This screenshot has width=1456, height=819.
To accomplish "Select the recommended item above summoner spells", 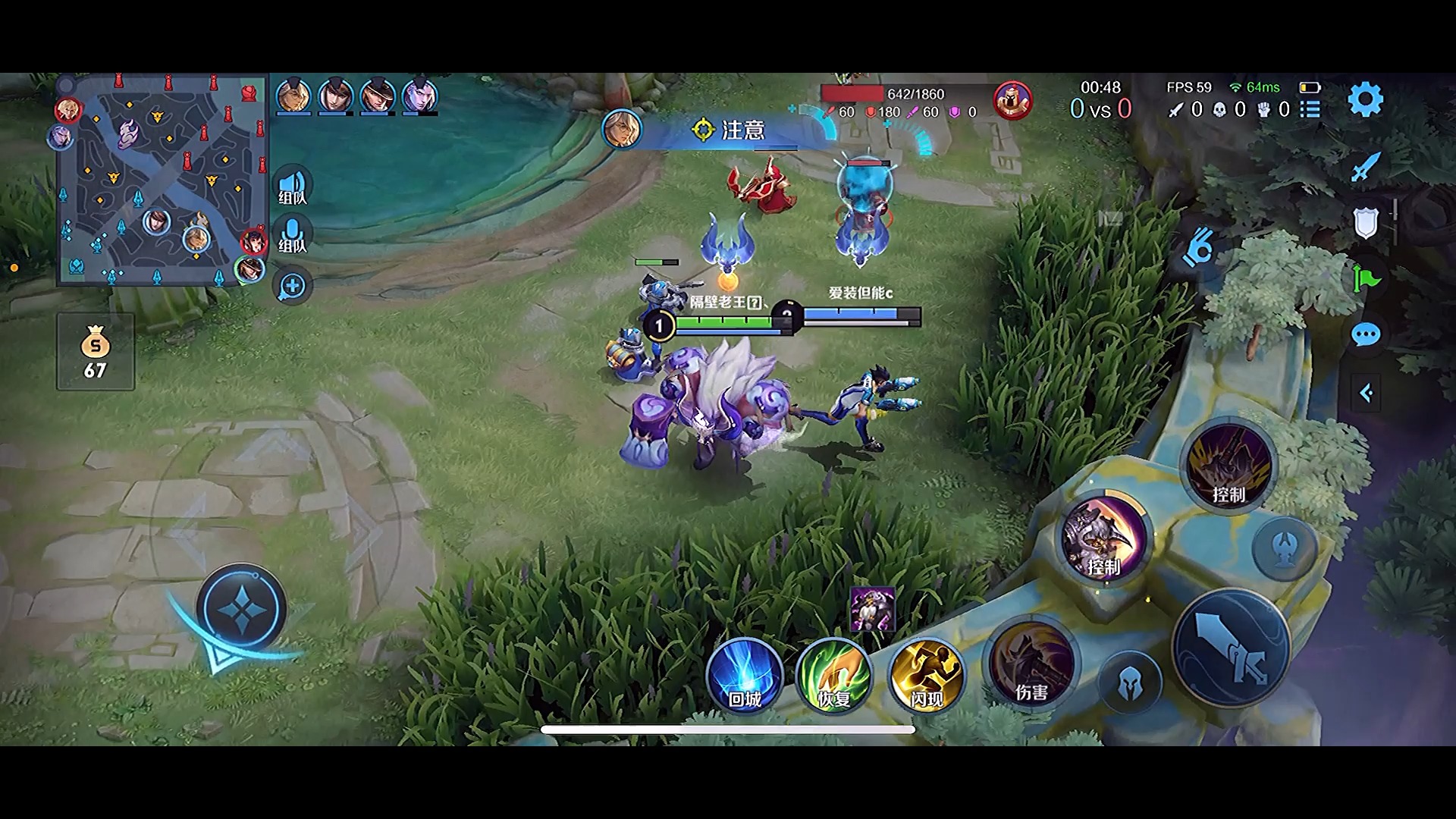I will [x=872, y=609].
